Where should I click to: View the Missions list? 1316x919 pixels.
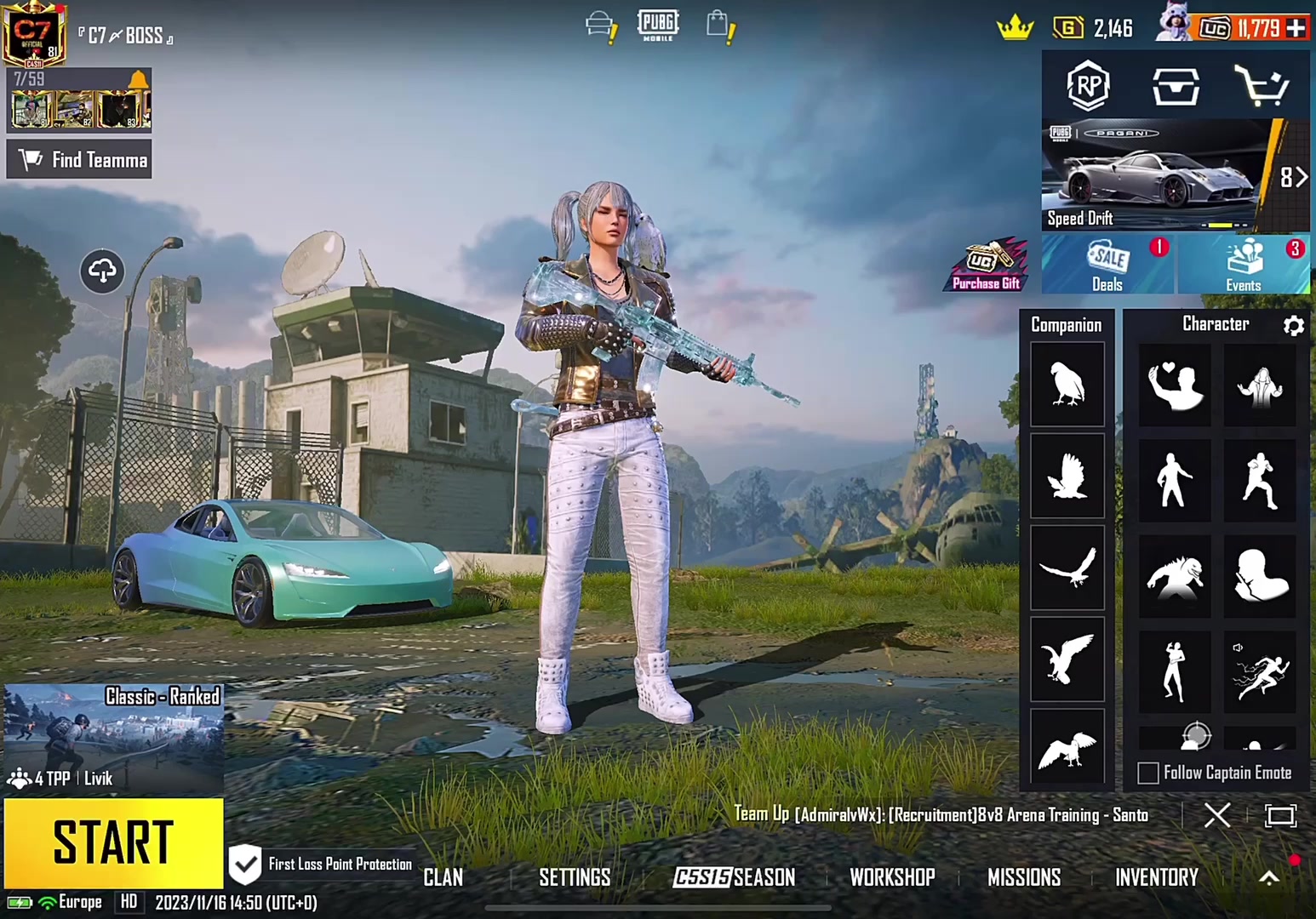(1024, 877)
